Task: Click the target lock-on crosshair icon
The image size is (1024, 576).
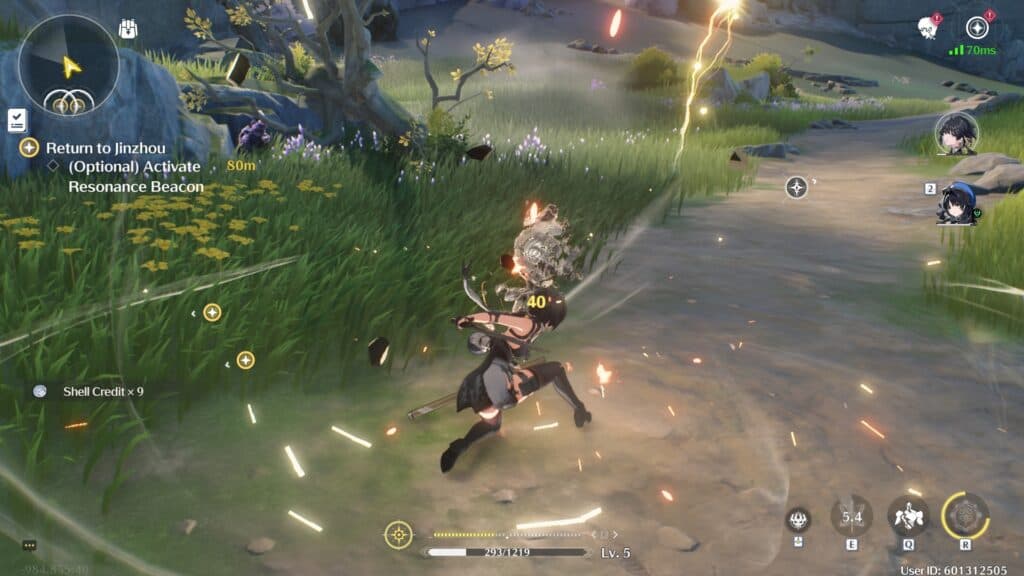Action: [398, 535]
